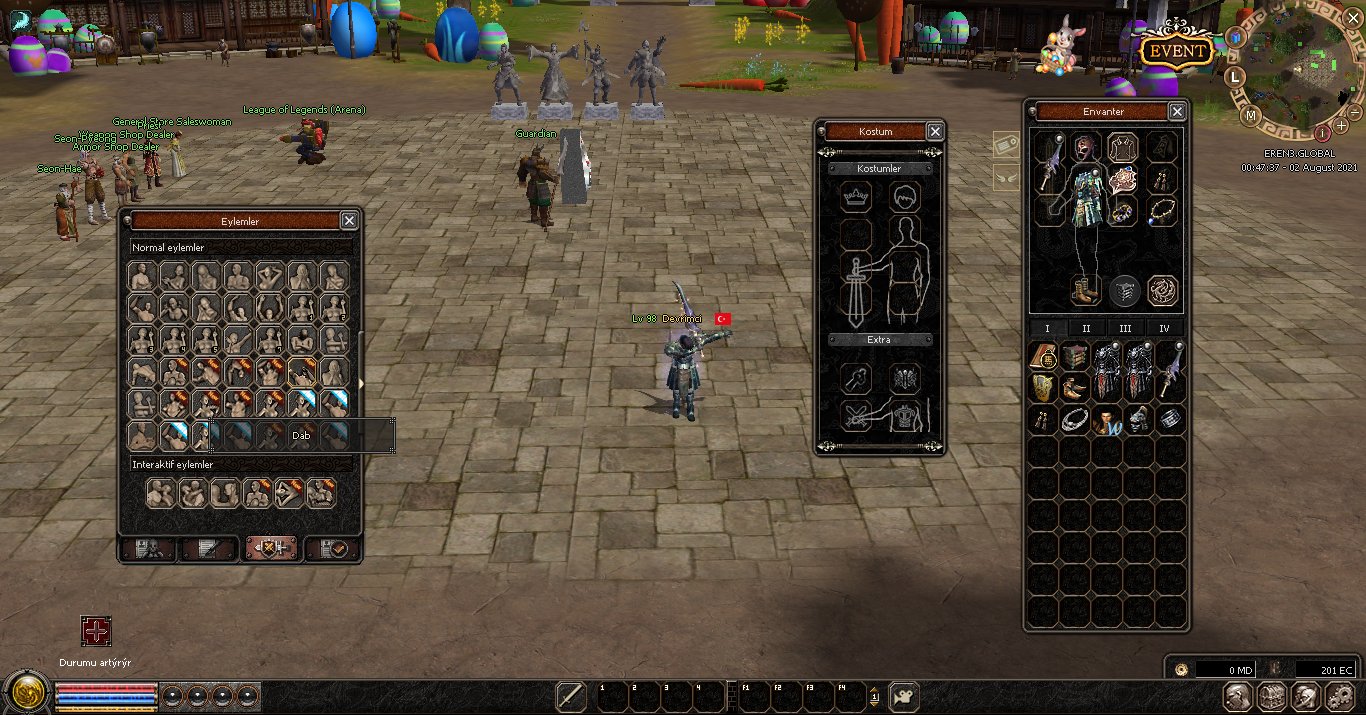The width and height of the screenshot is (1366, 715).
Task: Switch to inventory page II
Action: [1086, 328]
